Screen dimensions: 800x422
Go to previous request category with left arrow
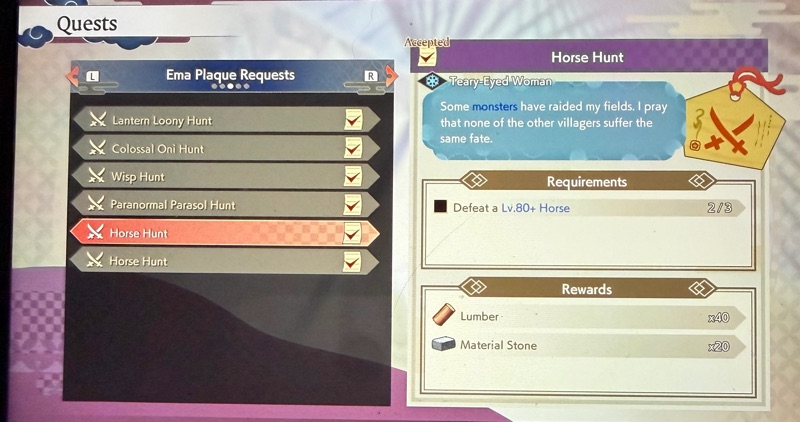coord(73,76)
